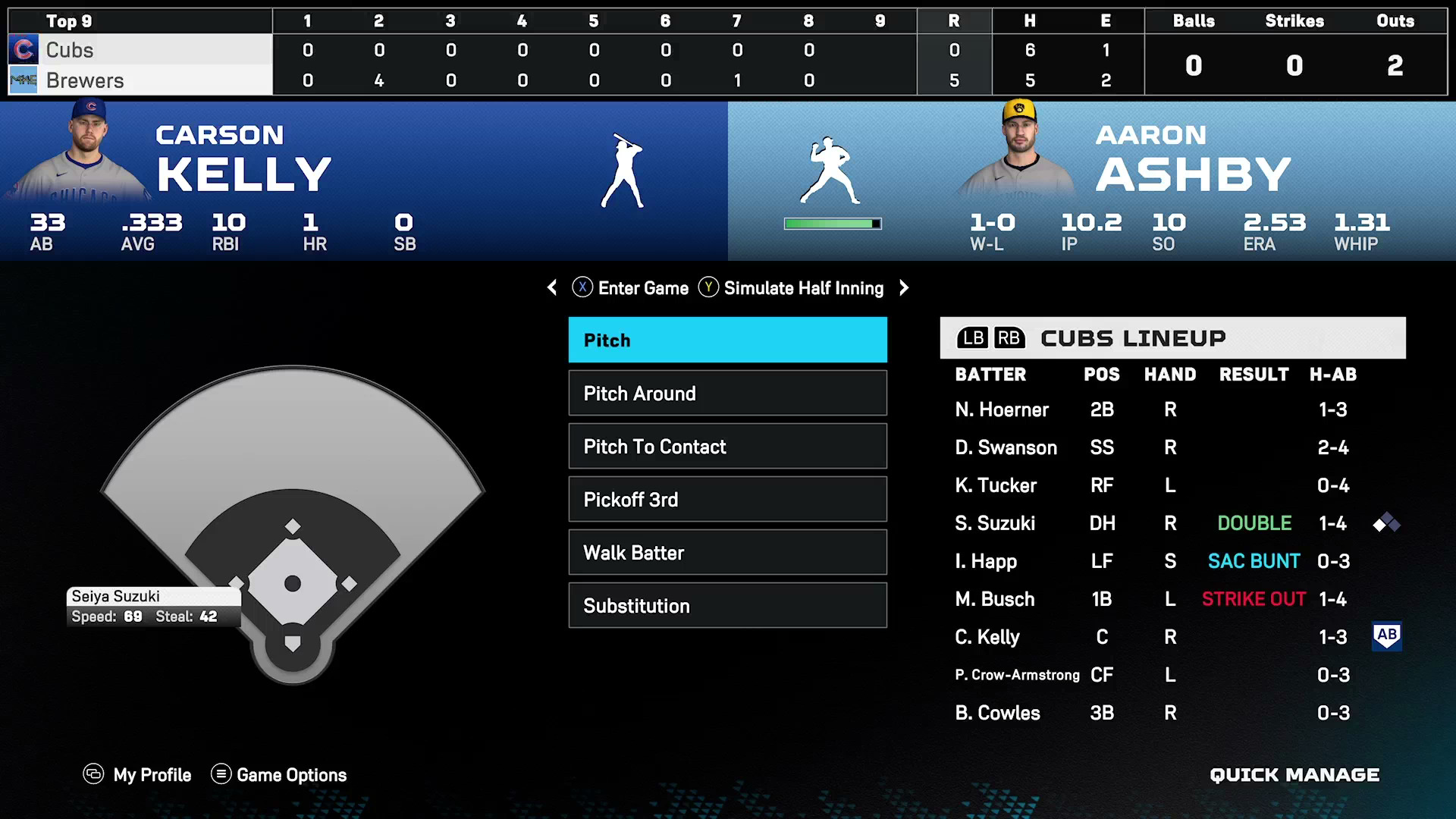
Task: Select S. Suzuki lineup row
Action: tap(995, 524)
